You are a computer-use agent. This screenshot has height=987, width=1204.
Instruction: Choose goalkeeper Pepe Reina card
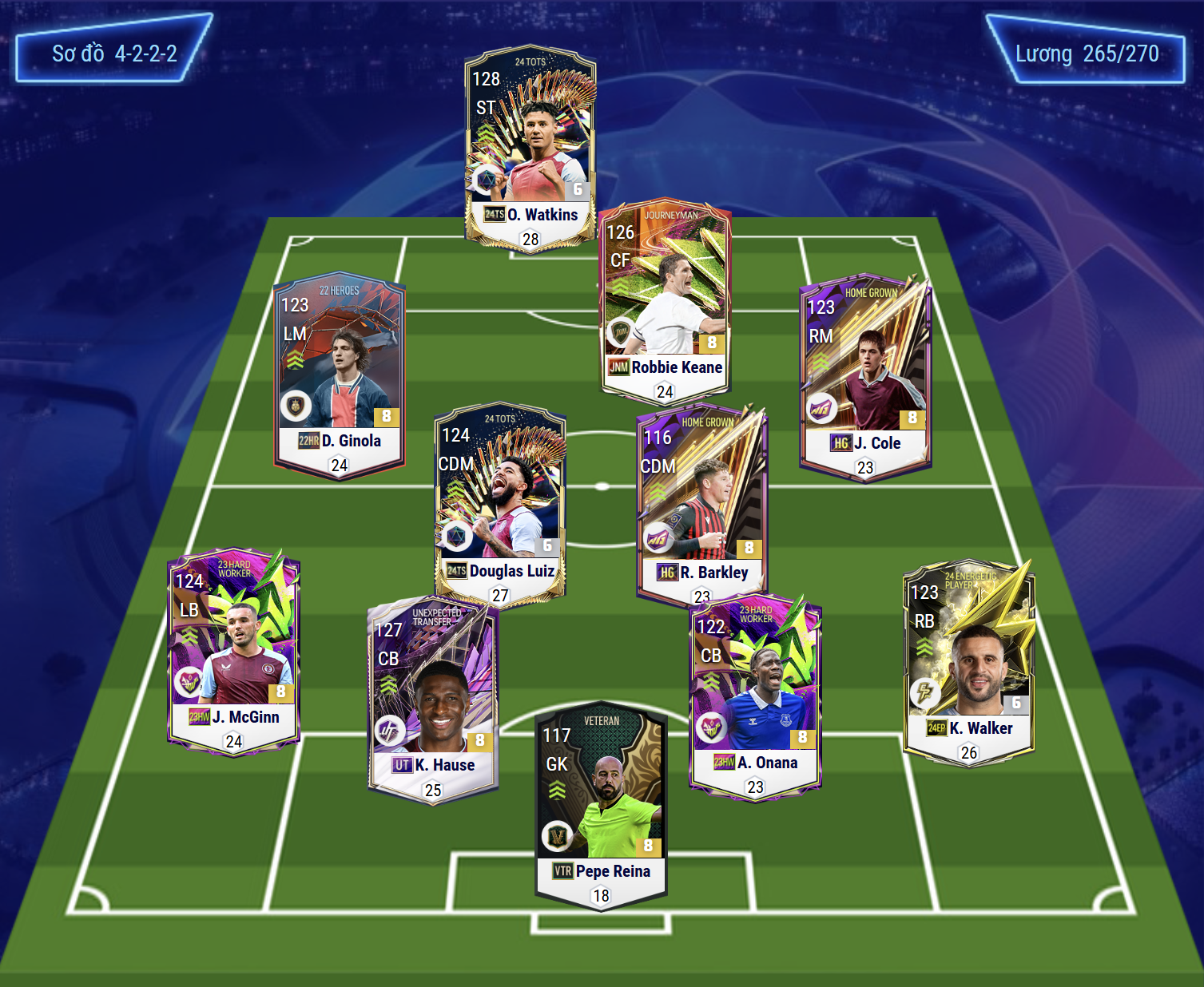(601, 807)
